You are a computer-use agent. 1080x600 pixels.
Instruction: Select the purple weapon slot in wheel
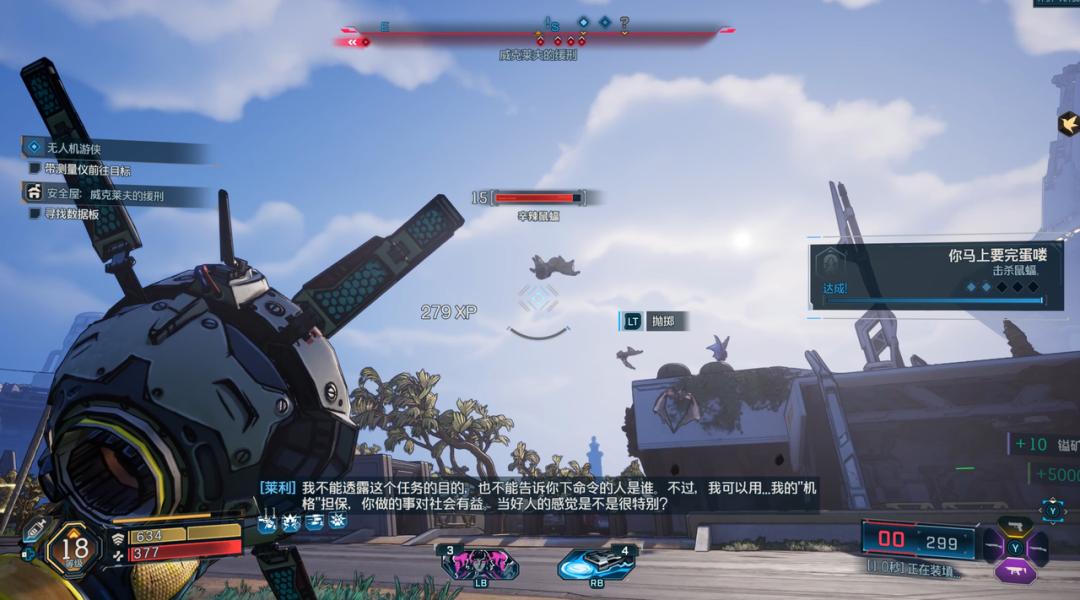click(x=1014, y=571)
